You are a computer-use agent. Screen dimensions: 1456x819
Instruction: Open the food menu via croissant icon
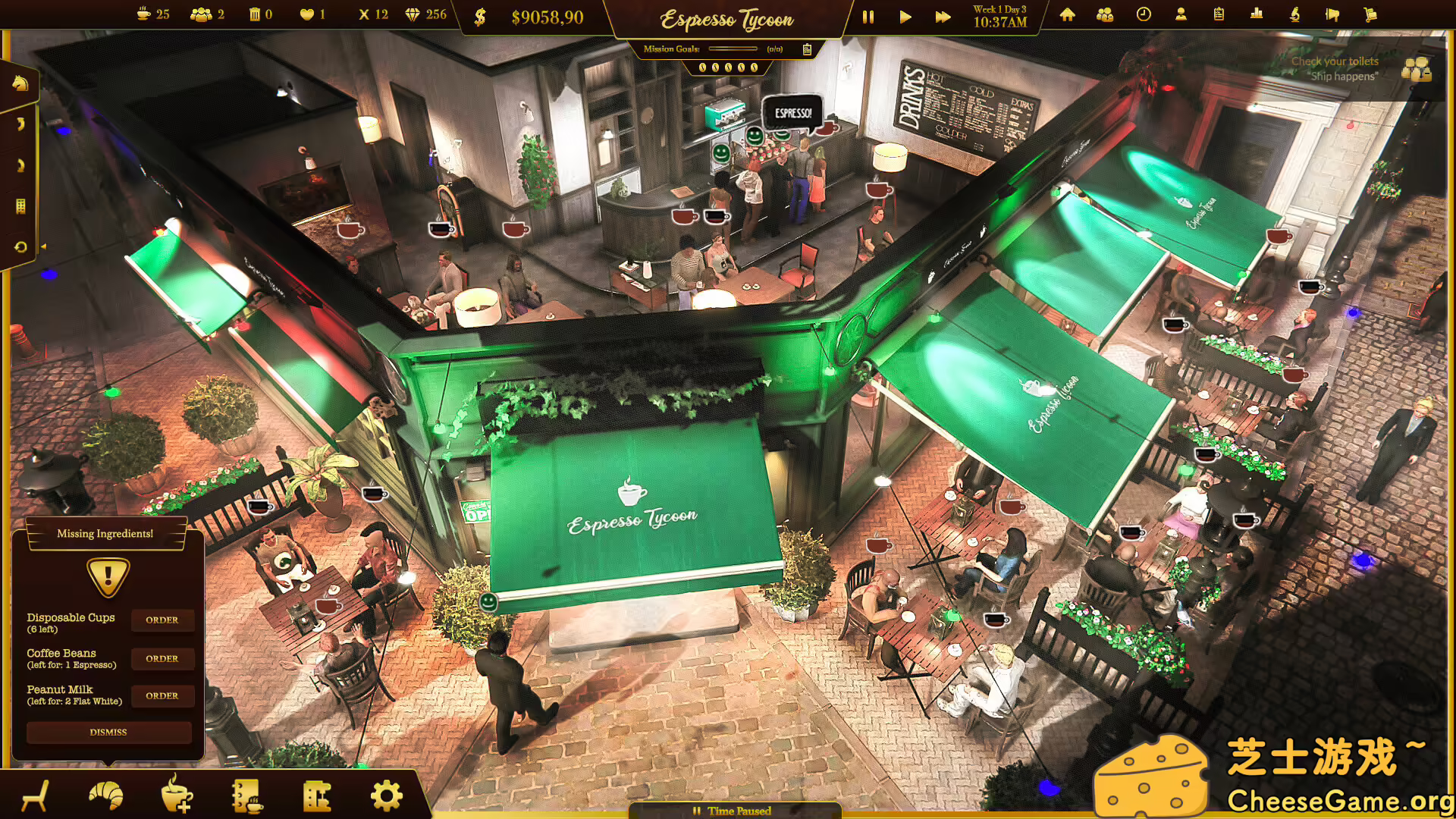105,795
